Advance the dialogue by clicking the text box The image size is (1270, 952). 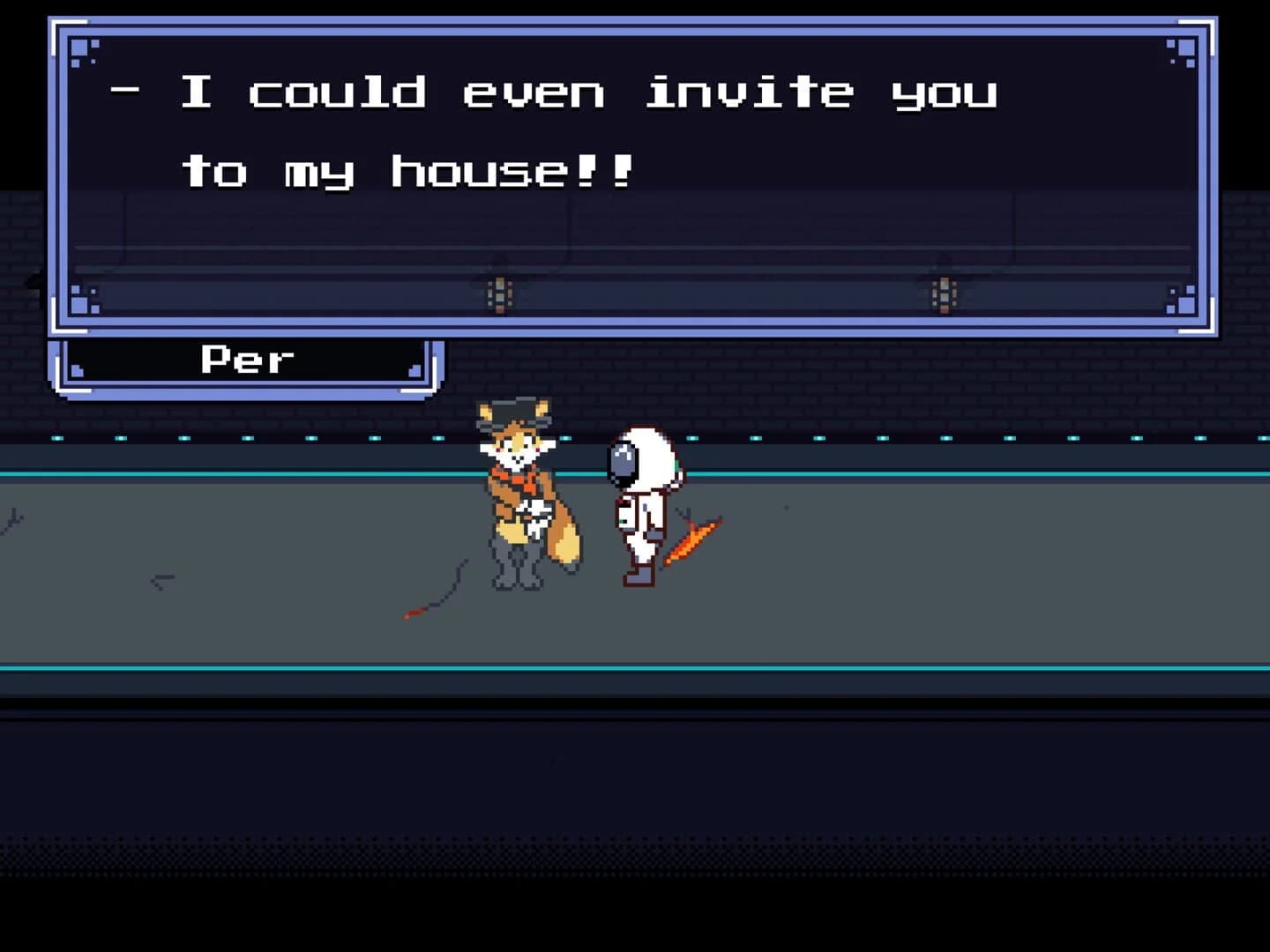pos(617,176)
